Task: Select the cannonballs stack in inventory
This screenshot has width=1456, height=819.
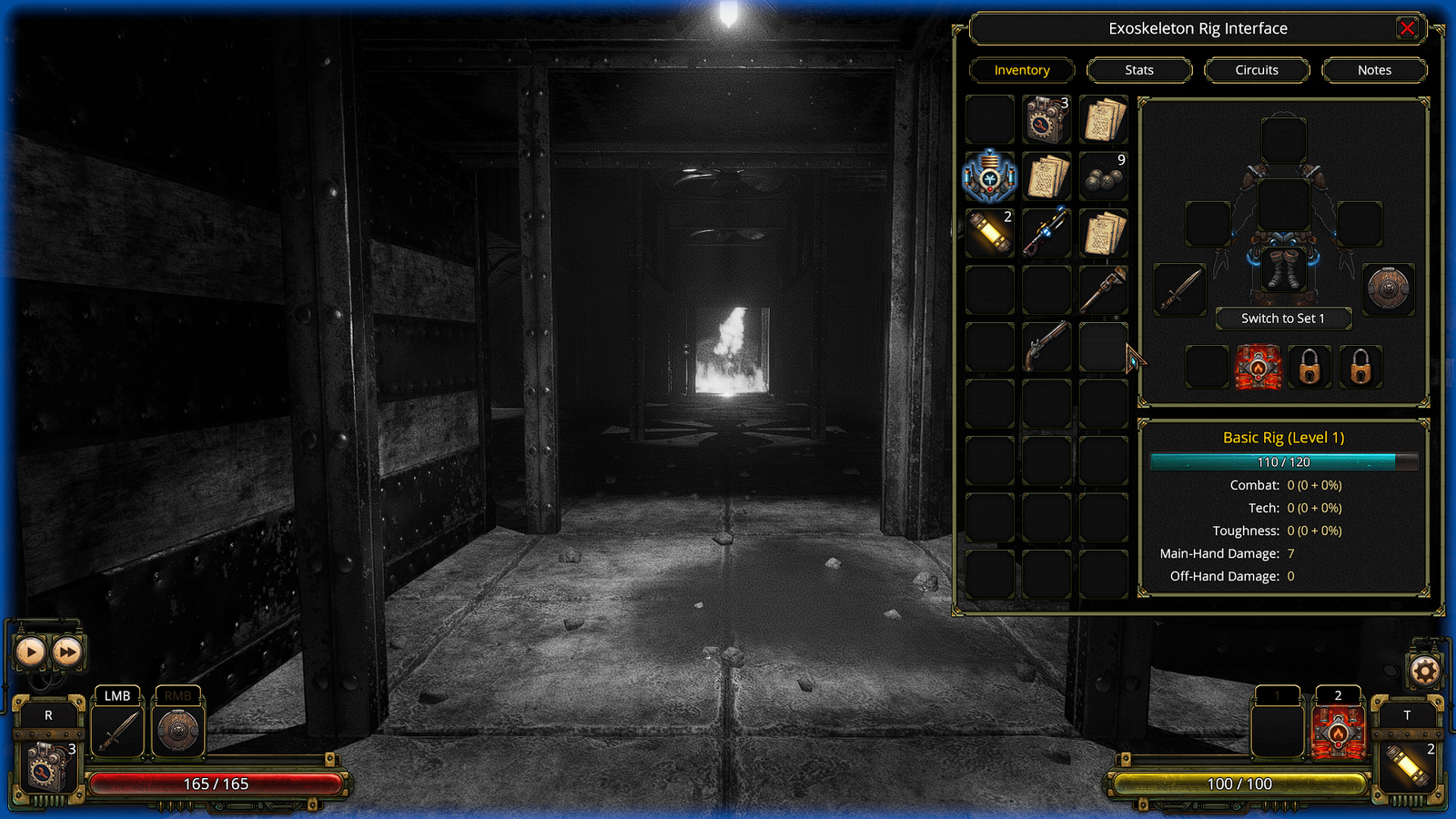Action: click(x=1103, y=177)
